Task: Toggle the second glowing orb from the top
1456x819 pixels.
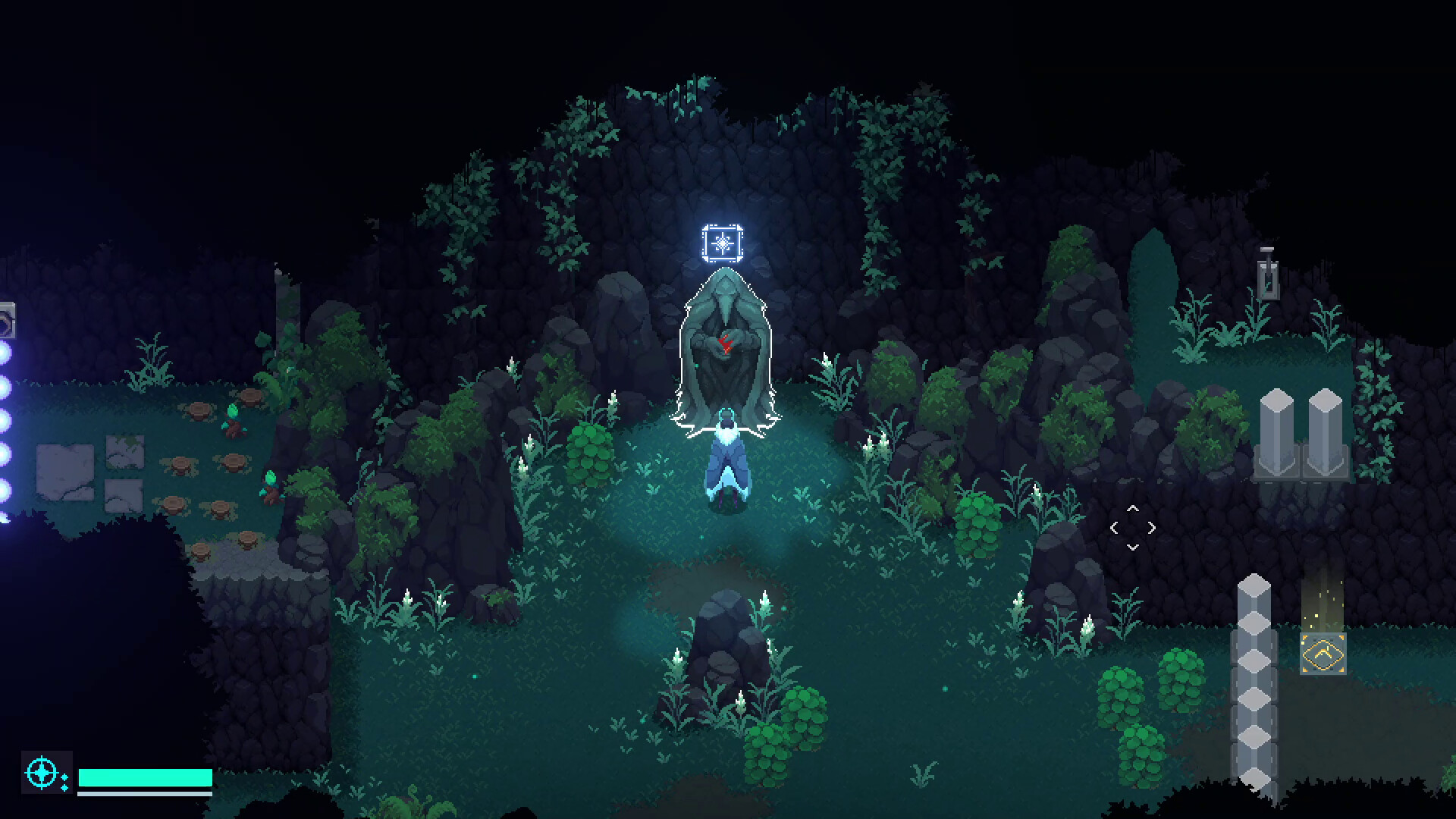Action: pyautogui.click(x=6, y=385)
